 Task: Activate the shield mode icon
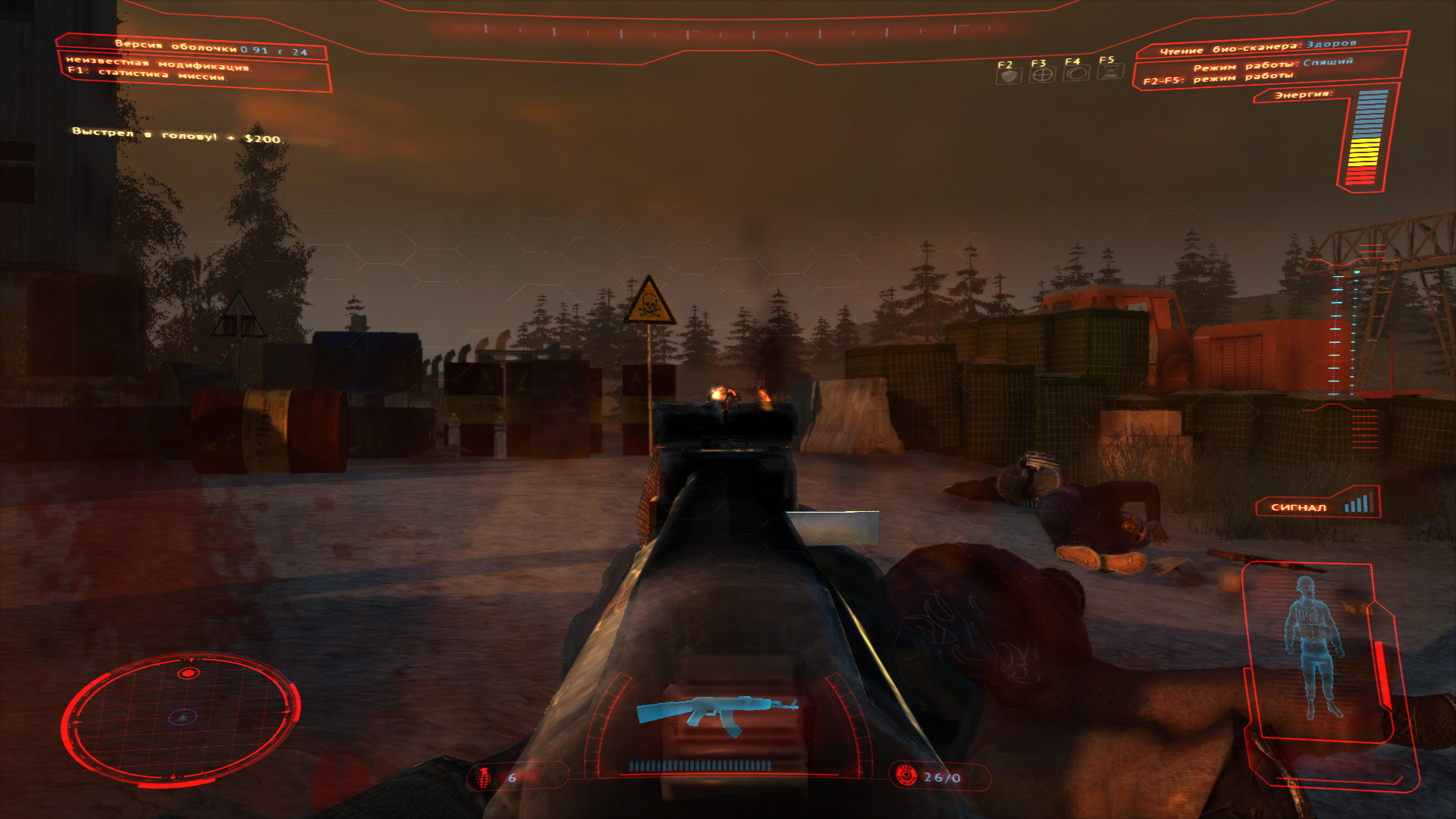pos(1008,75)
